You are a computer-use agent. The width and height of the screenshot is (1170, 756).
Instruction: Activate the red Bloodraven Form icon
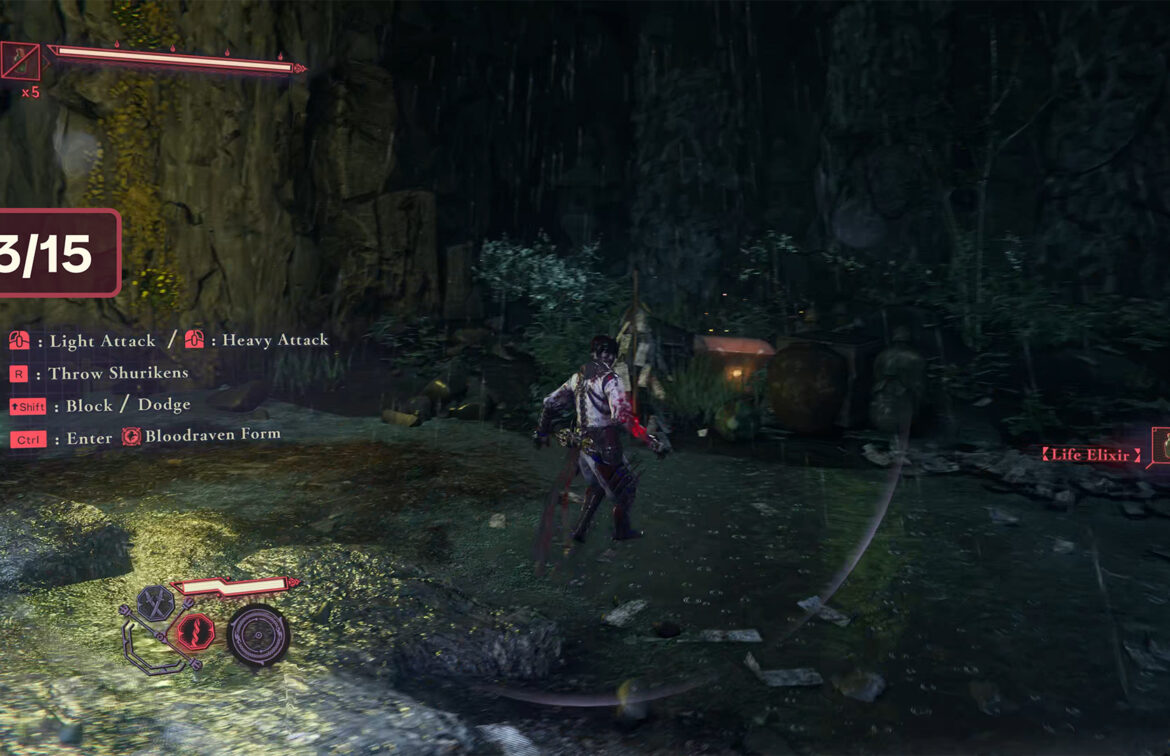click(x=195, y=631)
